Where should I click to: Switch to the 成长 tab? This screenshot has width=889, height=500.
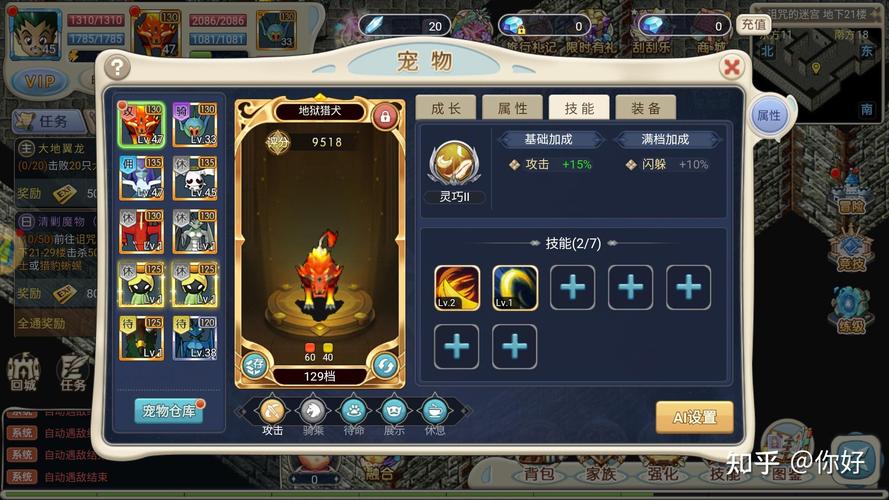point(446,108)
